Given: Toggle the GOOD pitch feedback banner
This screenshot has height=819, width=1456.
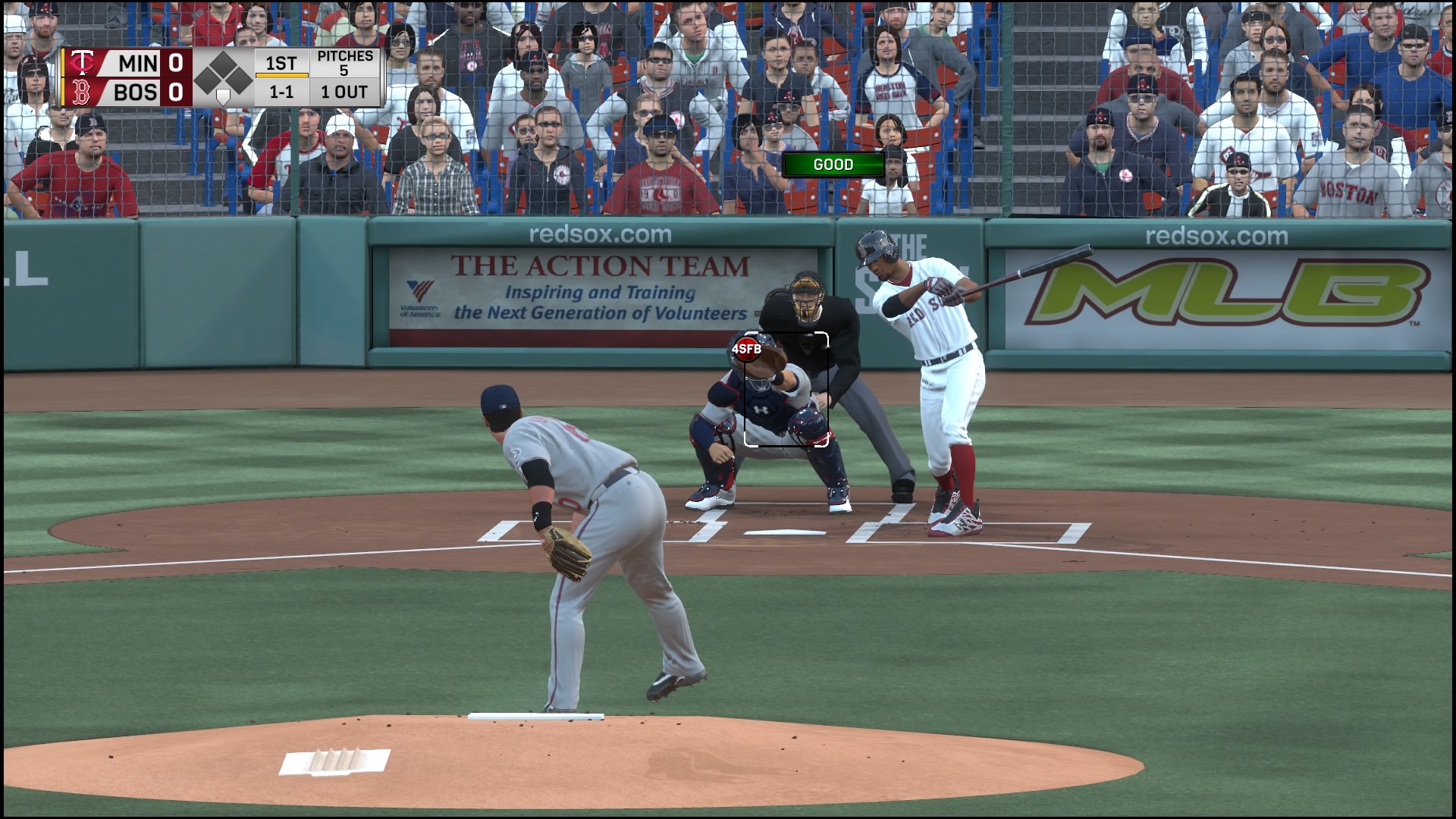Looking at the screenshot, I should (x=834, y=164).
